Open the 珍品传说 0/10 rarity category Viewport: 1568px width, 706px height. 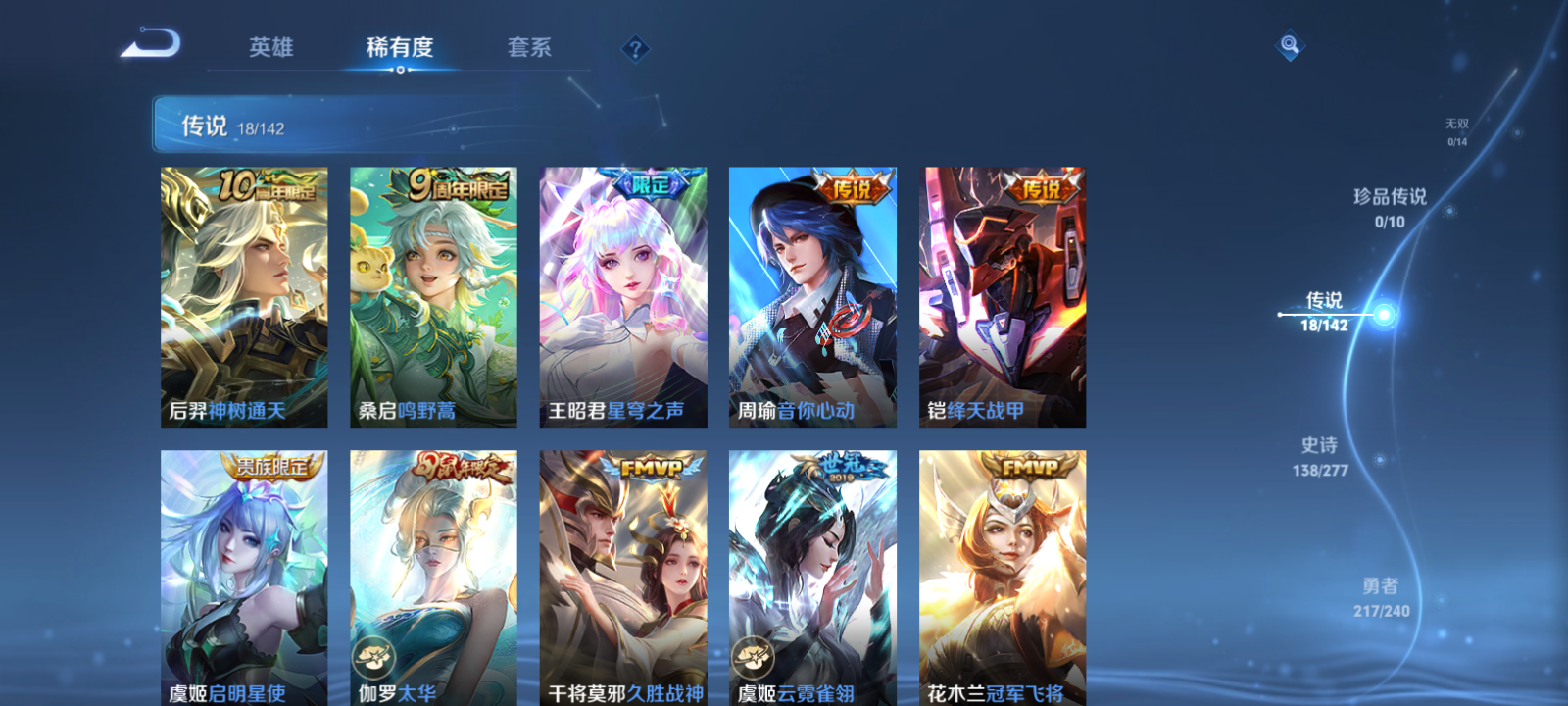coord(1390,206)
